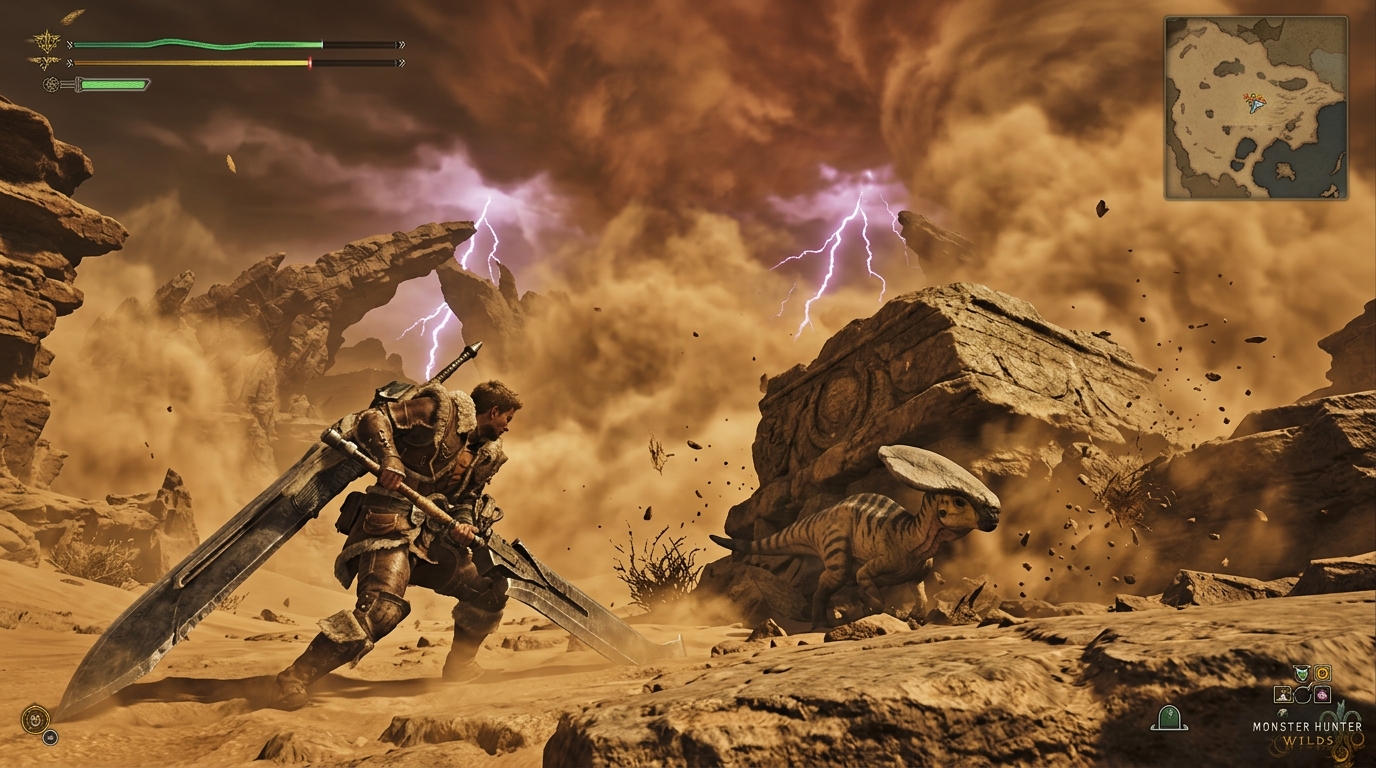The height and width of the screenshot is (768, 1376).
Task: Select the trap item slot icon
Action: pyautogui.click(x=1282, y=694)
